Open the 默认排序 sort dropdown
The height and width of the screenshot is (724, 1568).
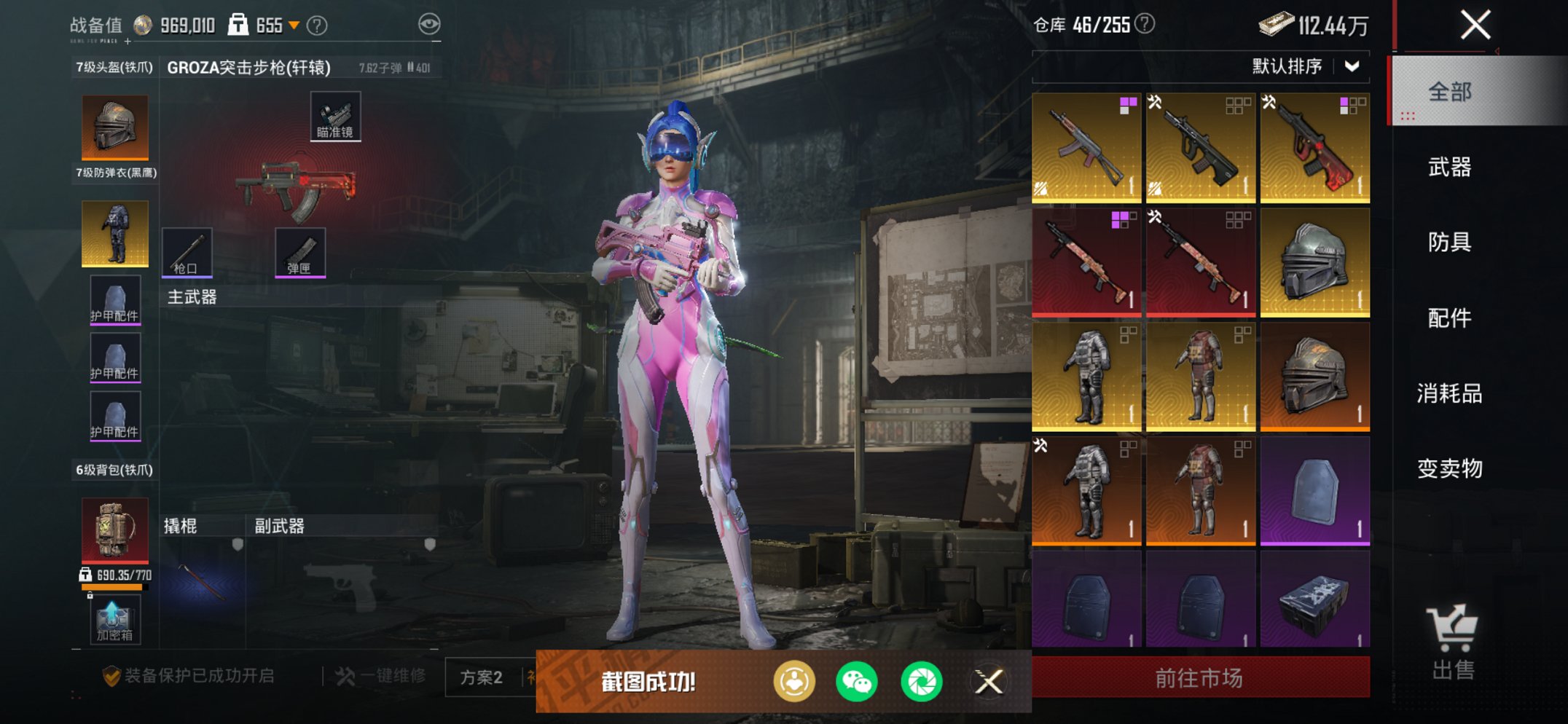click(1305, 66)
